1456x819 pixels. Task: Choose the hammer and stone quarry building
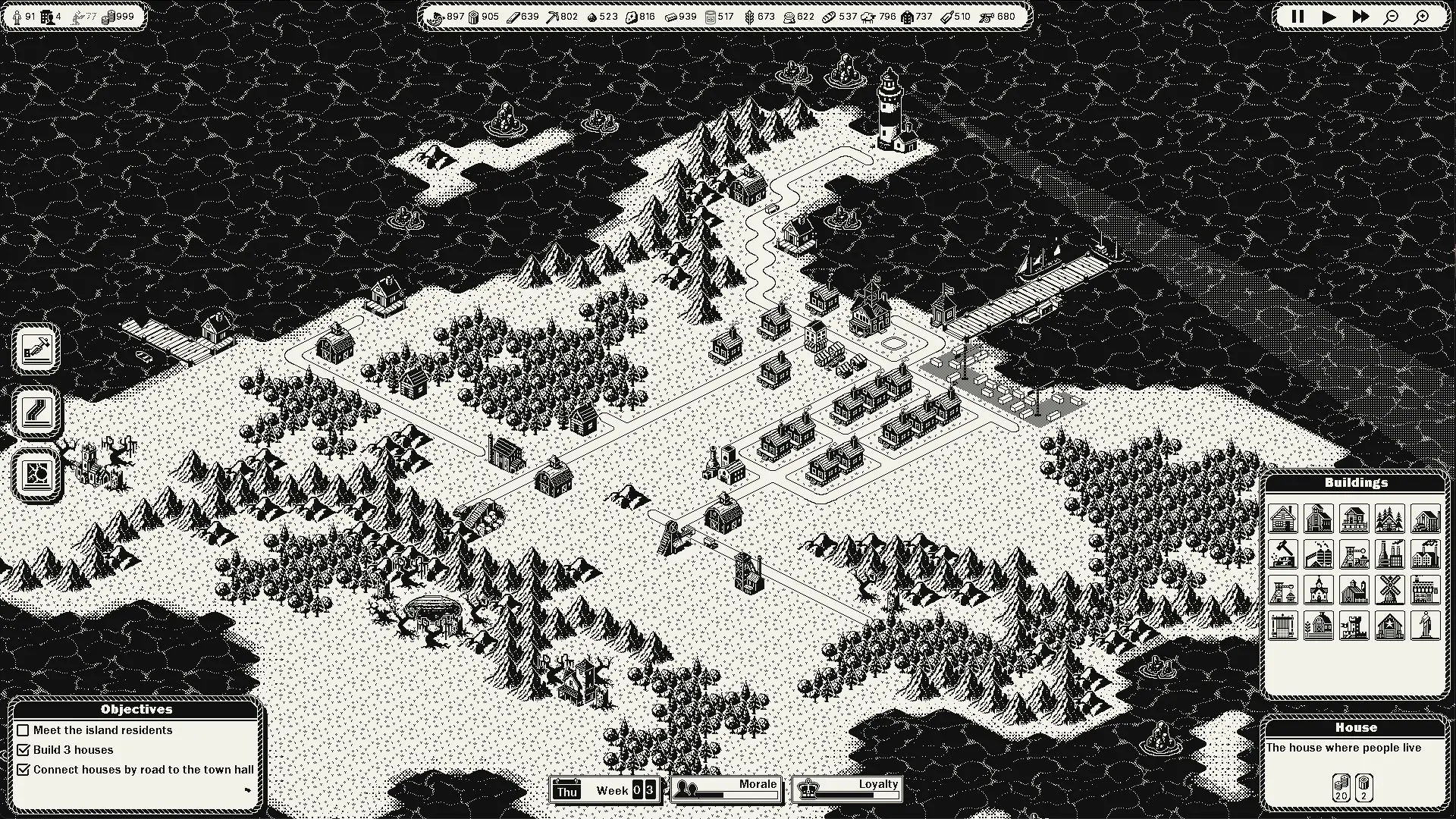coord(1282,555)
